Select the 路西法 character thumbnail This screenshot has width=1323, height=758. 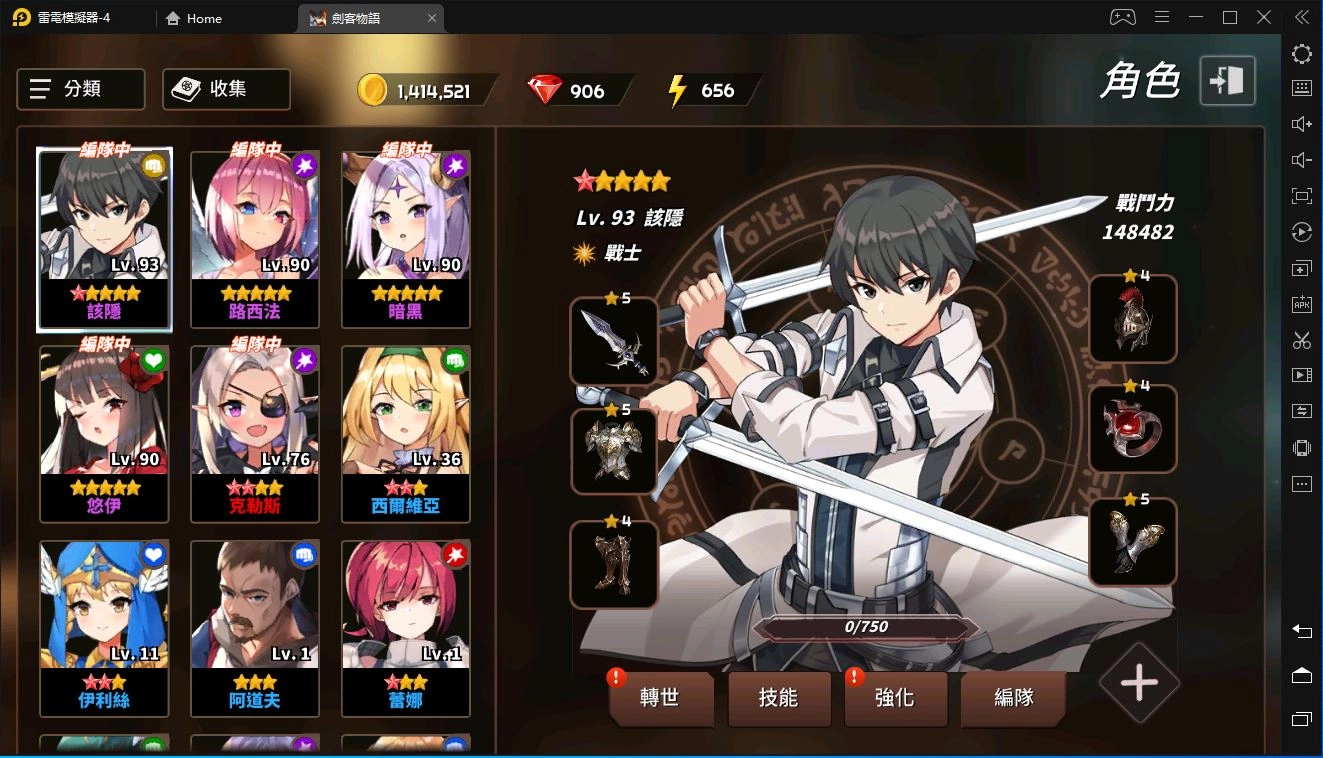click(254, 240)
